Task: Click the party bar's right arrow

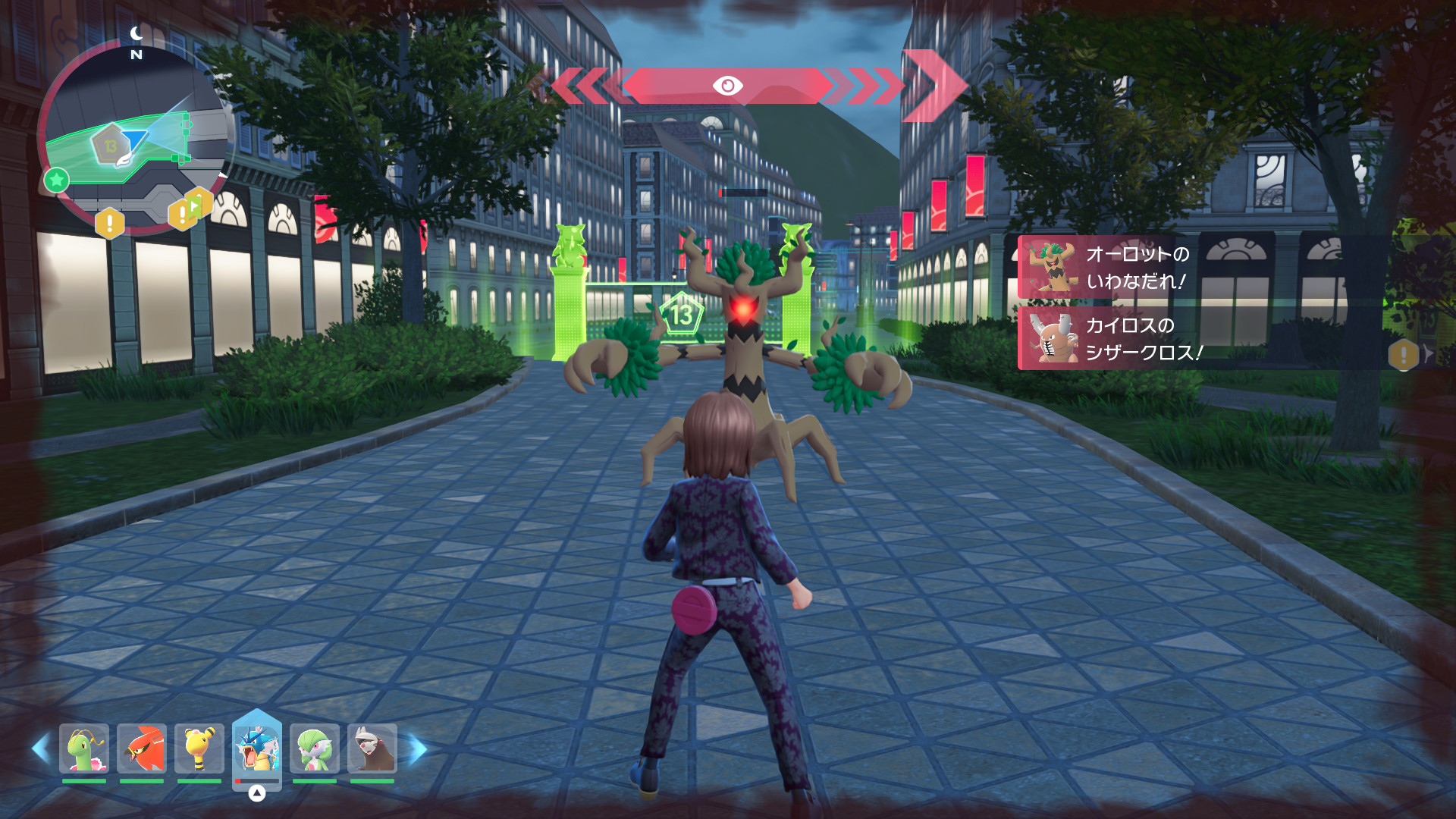Action: (x=418, y=749)
